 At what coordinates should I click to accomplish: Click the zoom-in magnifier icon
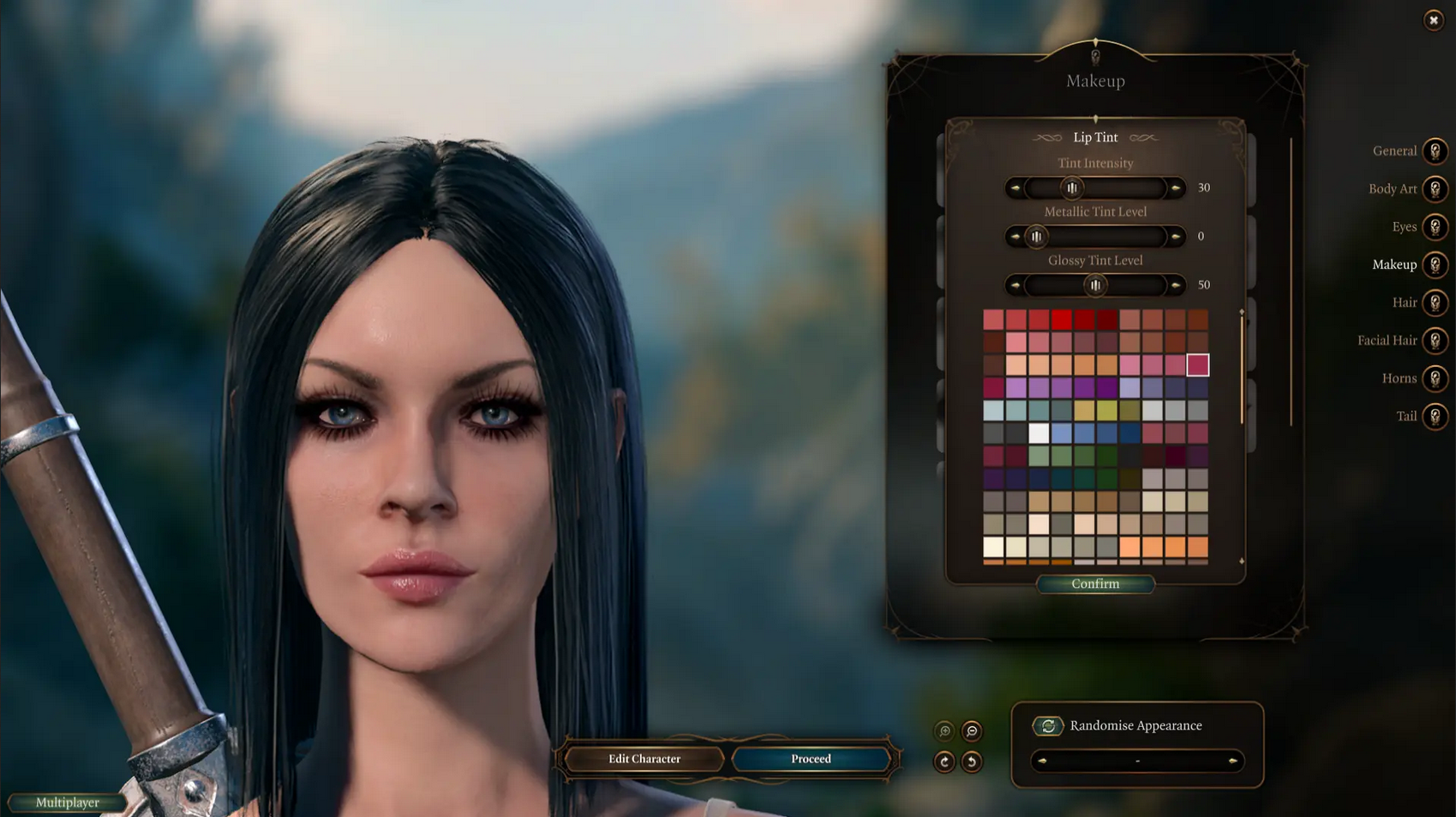[944, 730]
